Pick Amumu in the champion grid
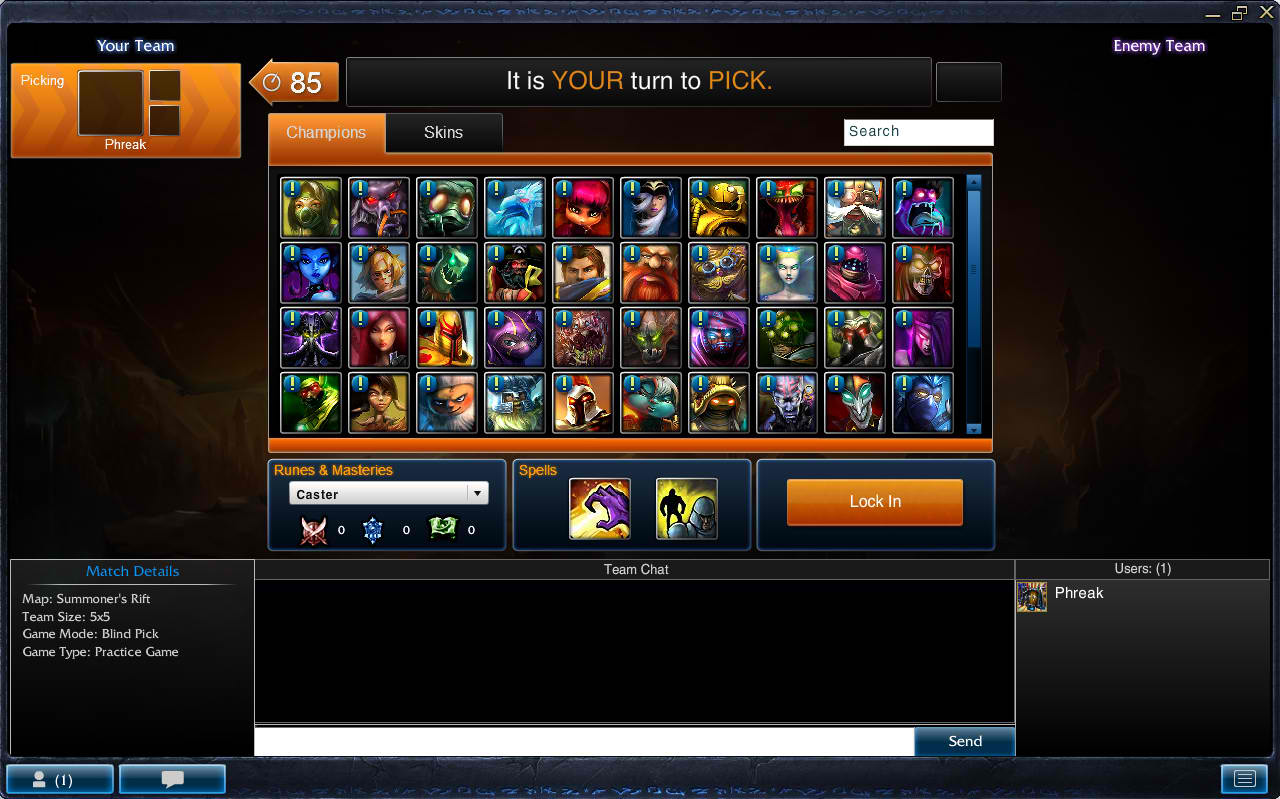 [446, 207]
